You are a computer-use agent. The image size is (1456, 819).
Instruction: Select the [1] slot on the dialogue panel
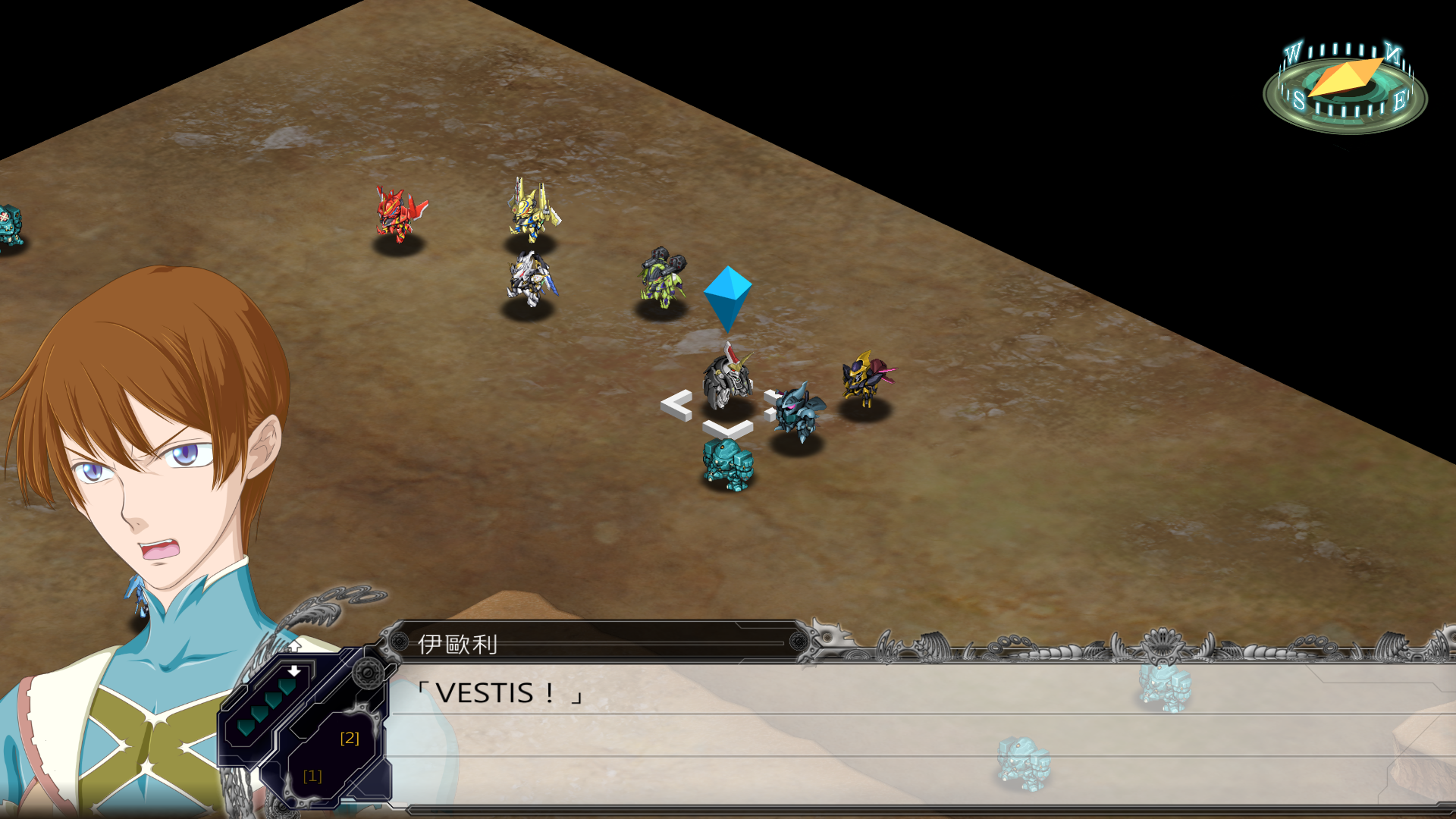[312, 776]
